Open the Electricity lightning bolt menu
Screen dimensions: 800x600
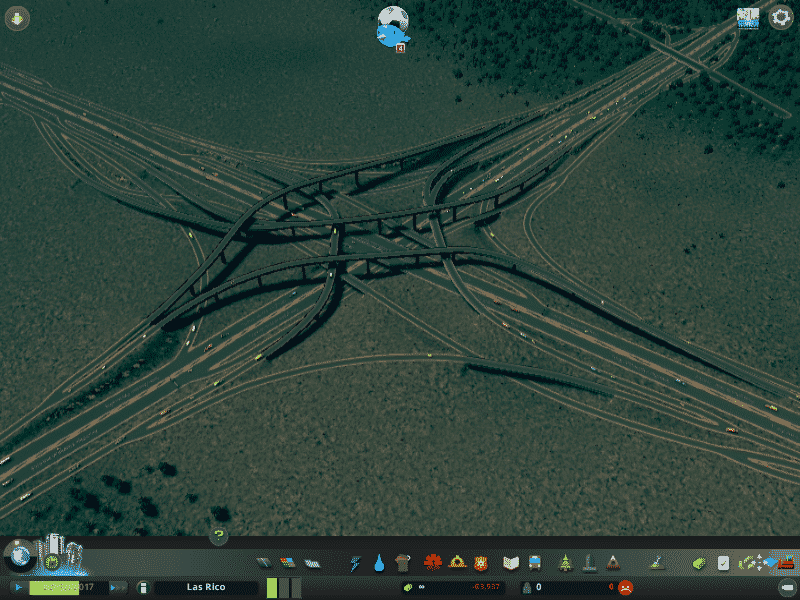pos(355,563)
